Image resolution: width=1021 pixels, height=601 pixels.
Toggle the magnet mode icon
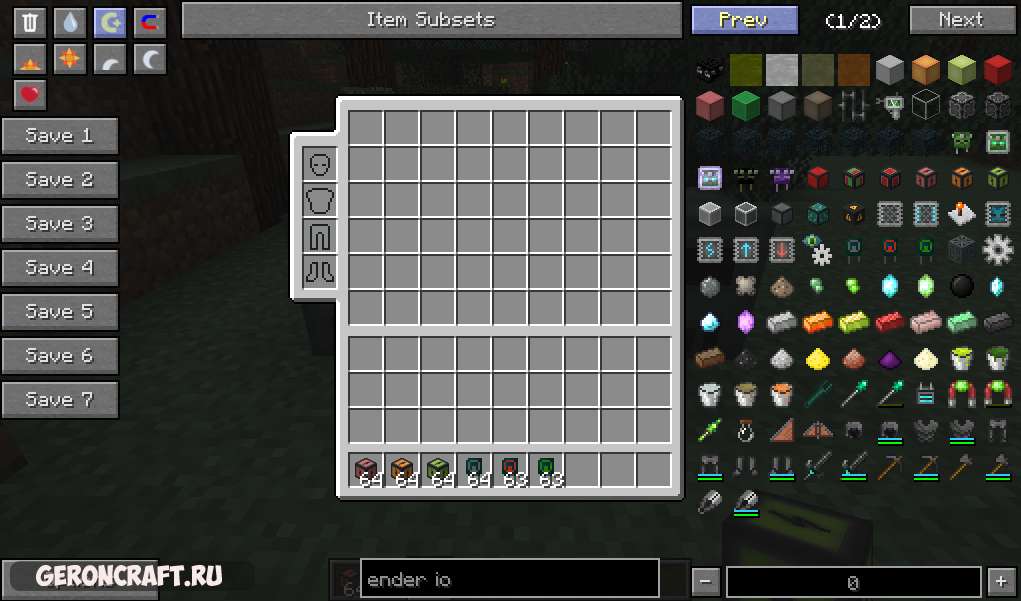tap(150, 22)
